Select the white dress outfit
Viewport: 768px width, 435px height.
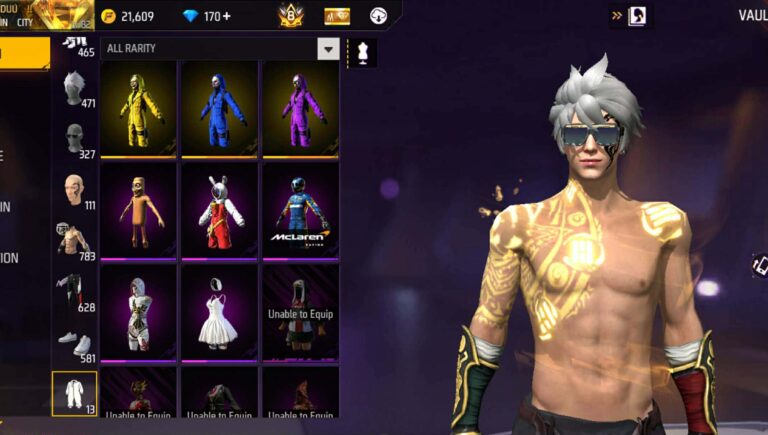220,312
